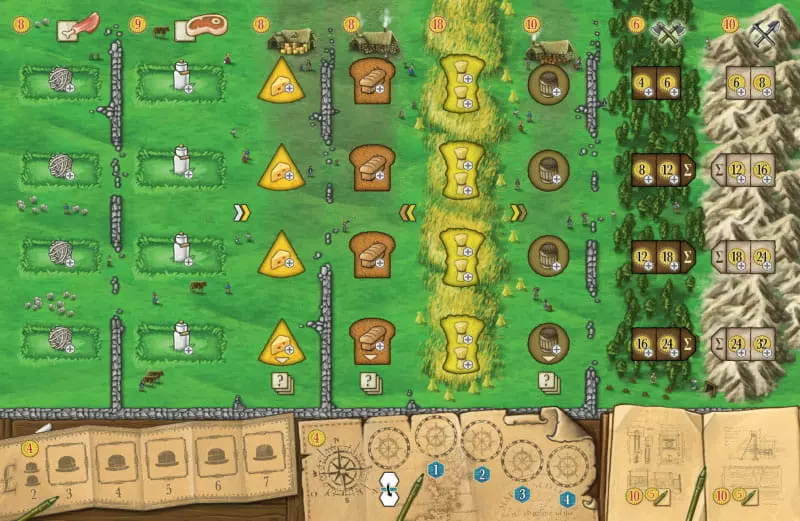Image resolution: width=800 pixels, height=521 pixels.
Task: Select the mutton bone slaughter icon
Action: (x=77, y=25)
